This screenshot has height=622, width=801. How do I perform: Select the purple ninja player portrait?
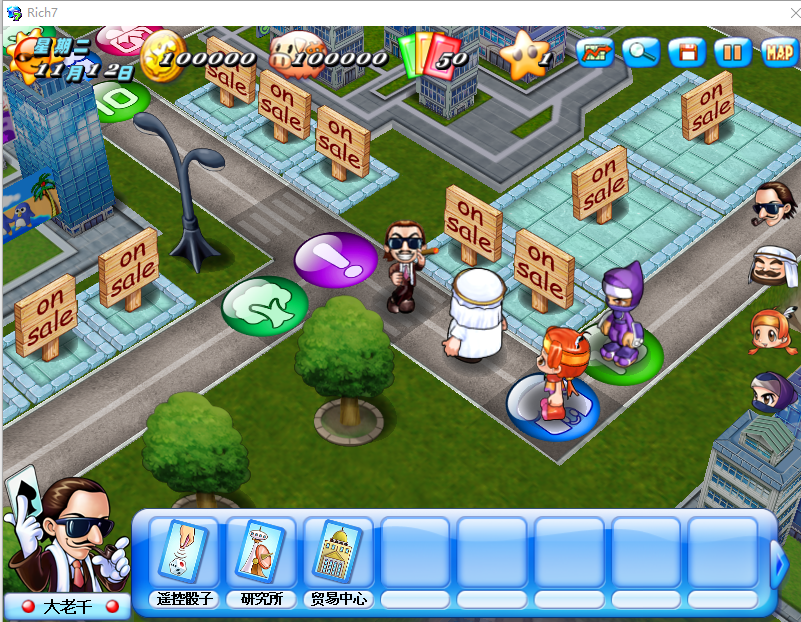click(772, 392)
